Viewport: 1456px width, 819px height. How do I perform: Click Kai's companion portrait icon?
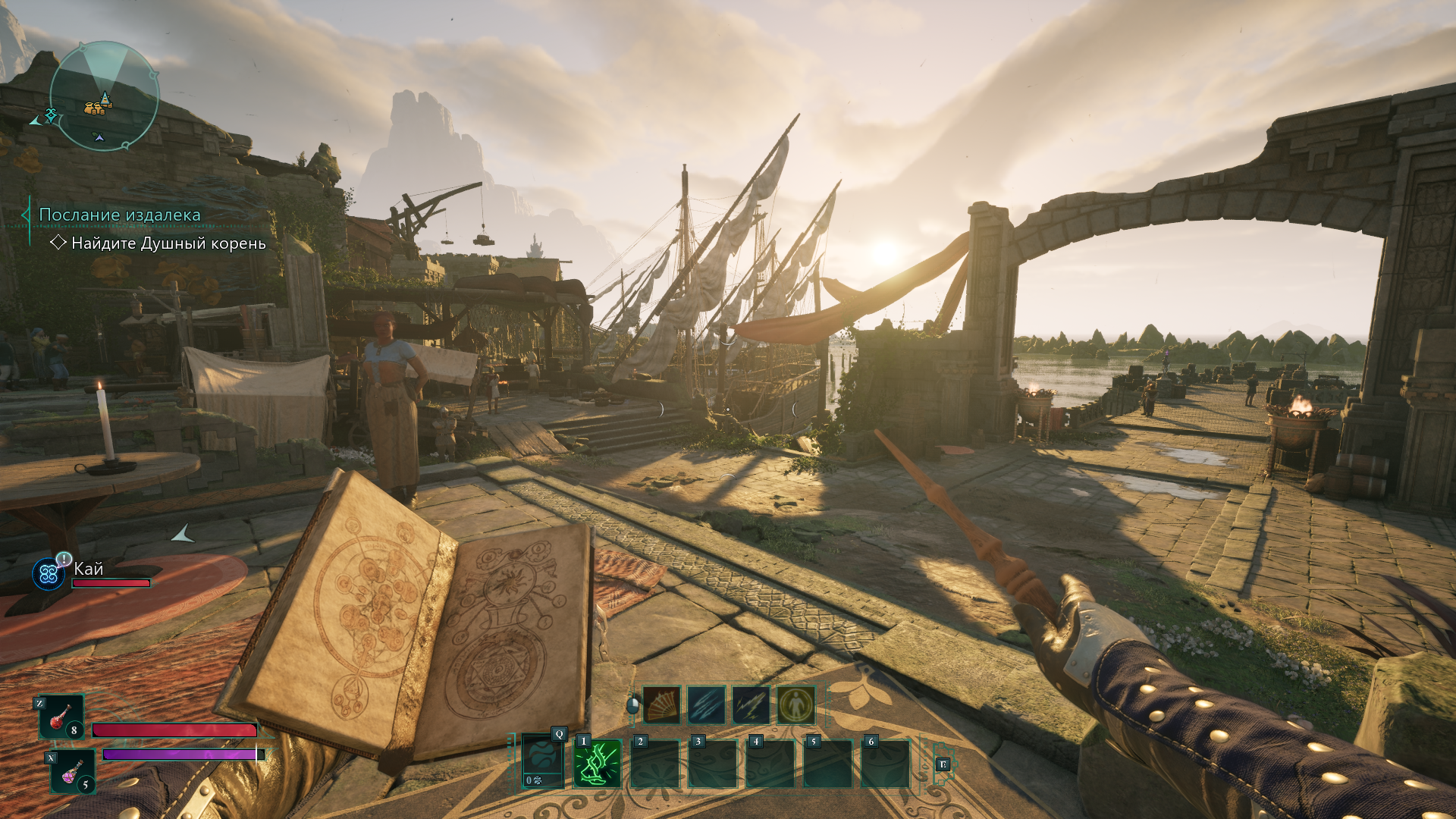click(49, 574)
